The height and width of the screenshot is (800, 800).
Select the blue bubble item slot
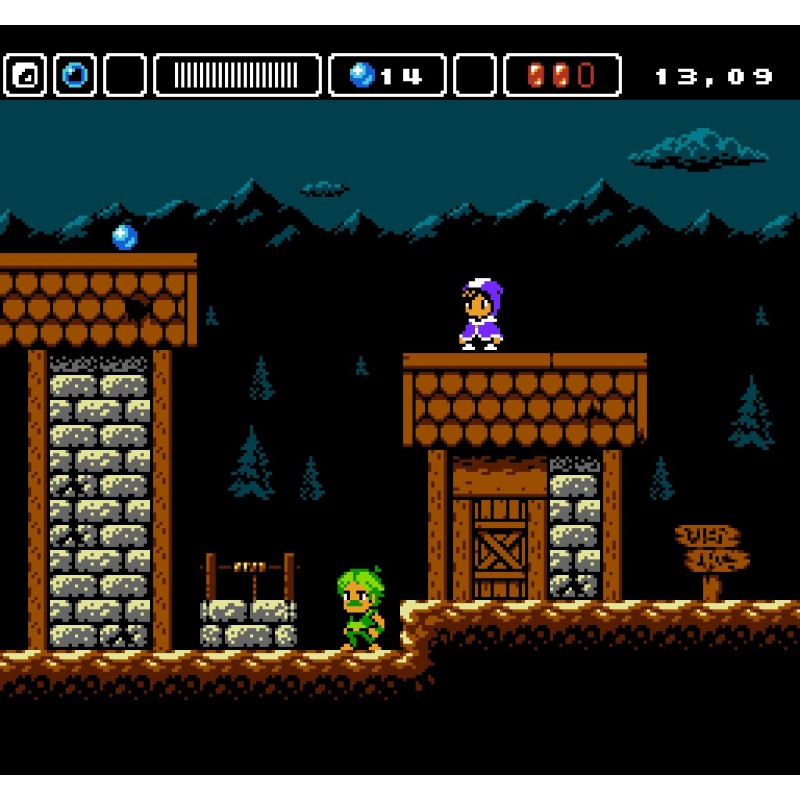(75, 75)
